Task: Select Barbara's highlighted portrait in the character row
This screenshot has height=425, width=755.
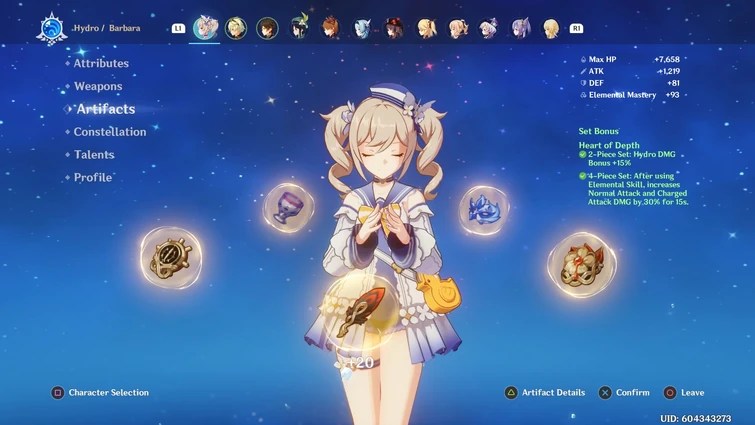Action: click(x=206, y=28)
